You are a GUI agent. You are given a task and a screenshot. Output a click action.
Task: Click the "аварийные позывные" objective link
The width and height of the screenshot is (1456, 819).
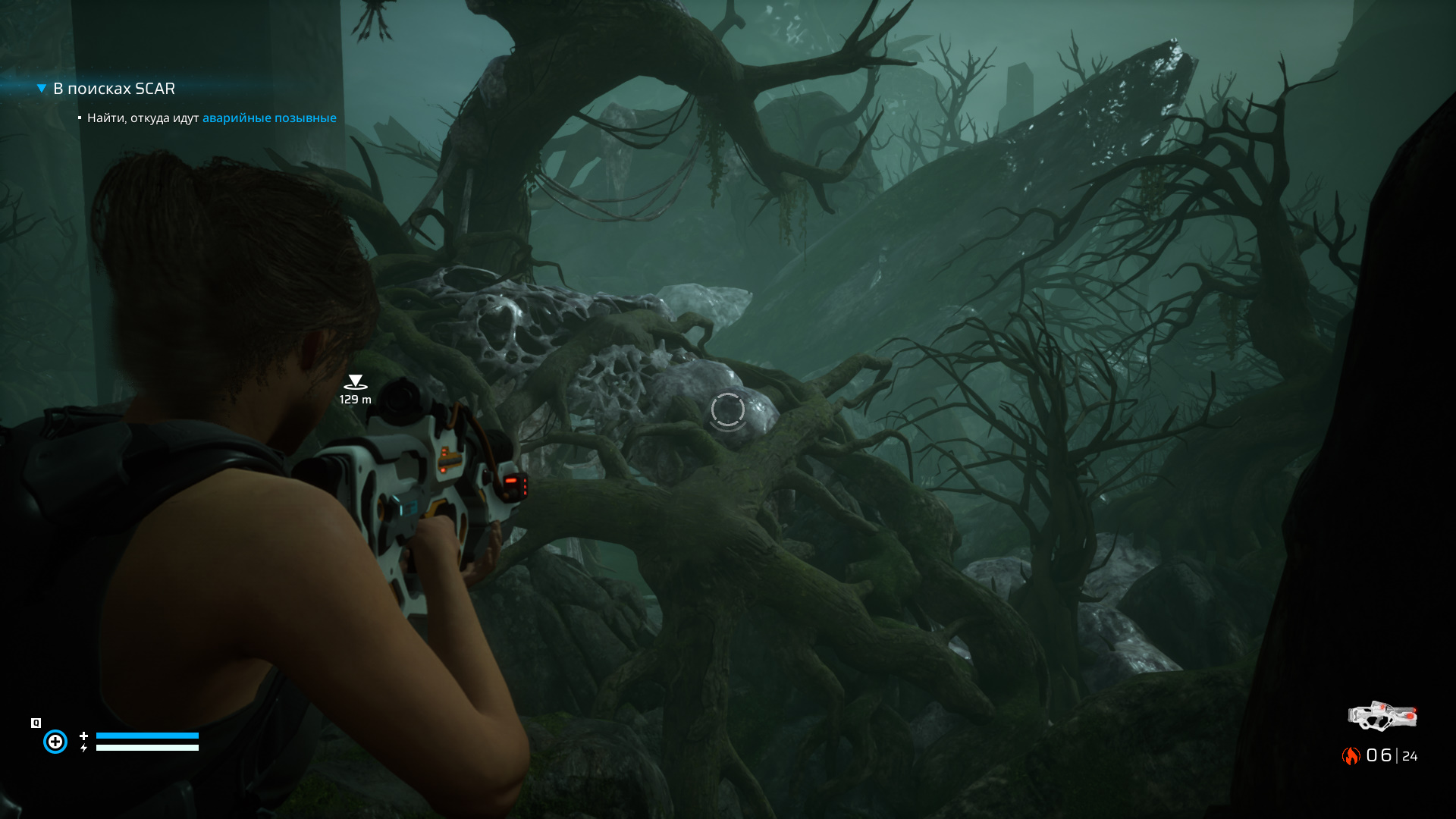[269, 118]
